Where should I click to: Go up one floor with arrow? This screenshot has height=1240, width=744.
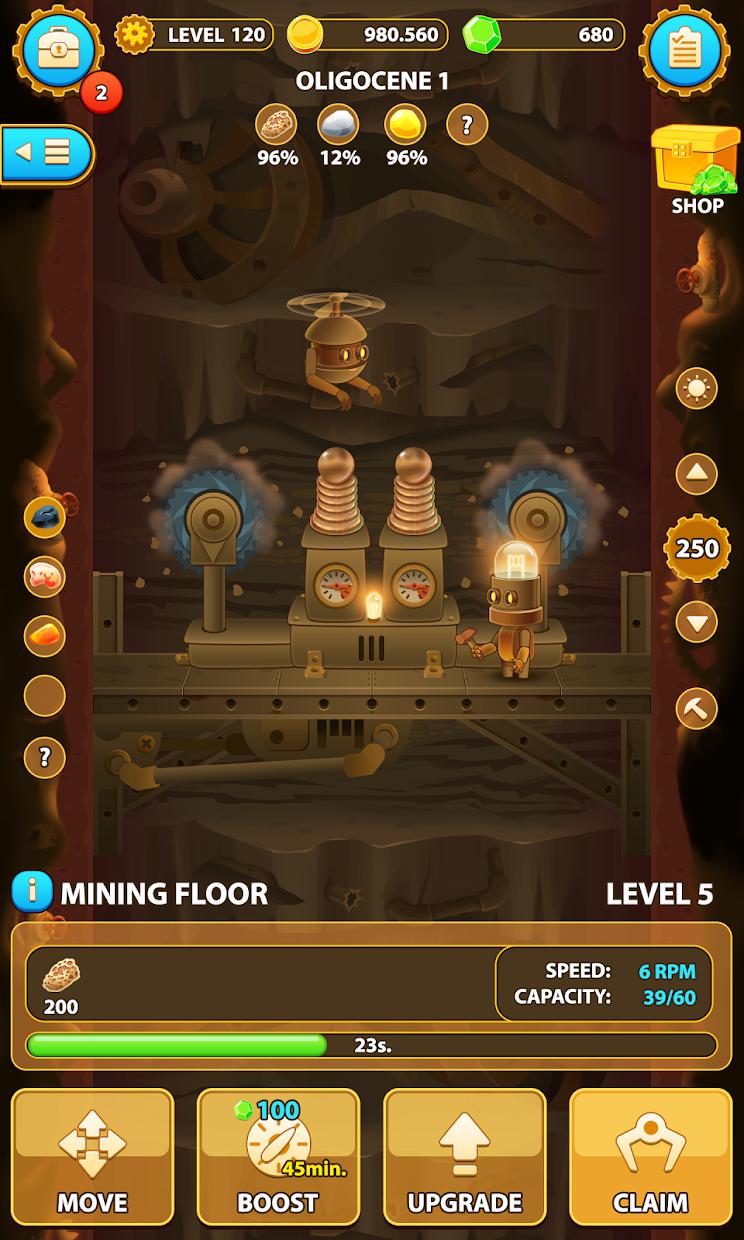(696, 474)
